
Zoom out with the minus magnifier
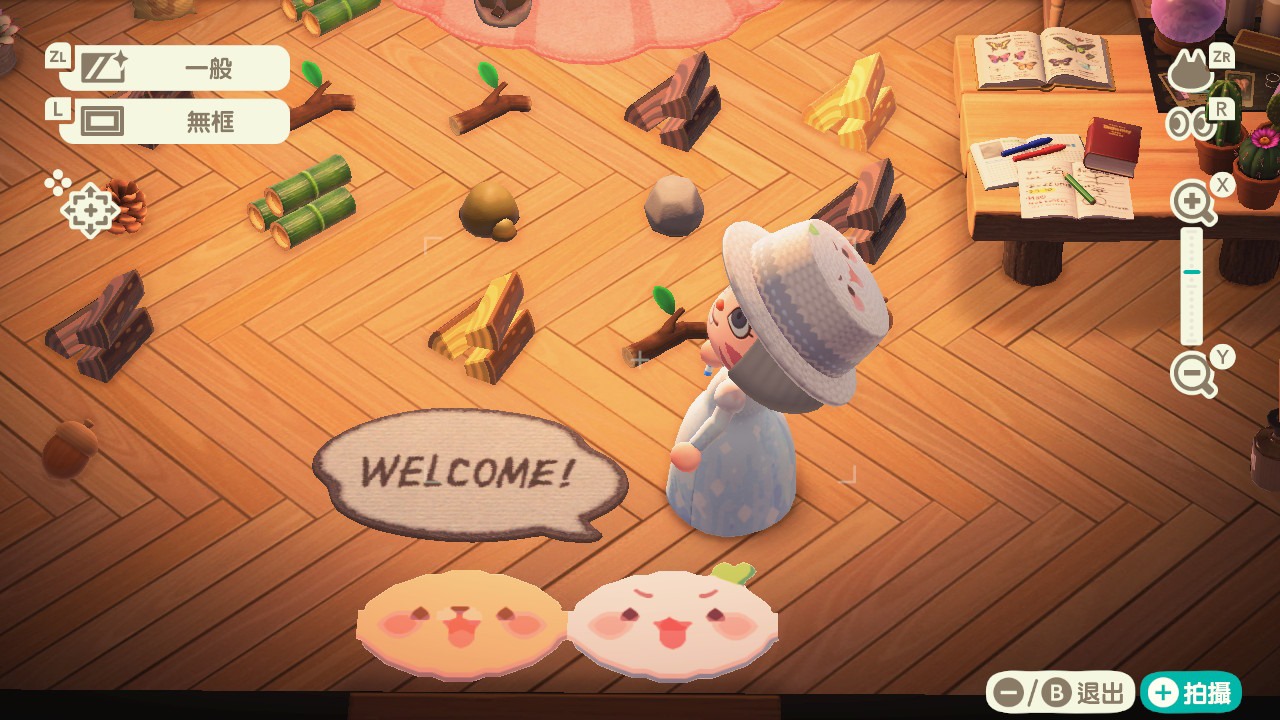[x=1193, y=375]
